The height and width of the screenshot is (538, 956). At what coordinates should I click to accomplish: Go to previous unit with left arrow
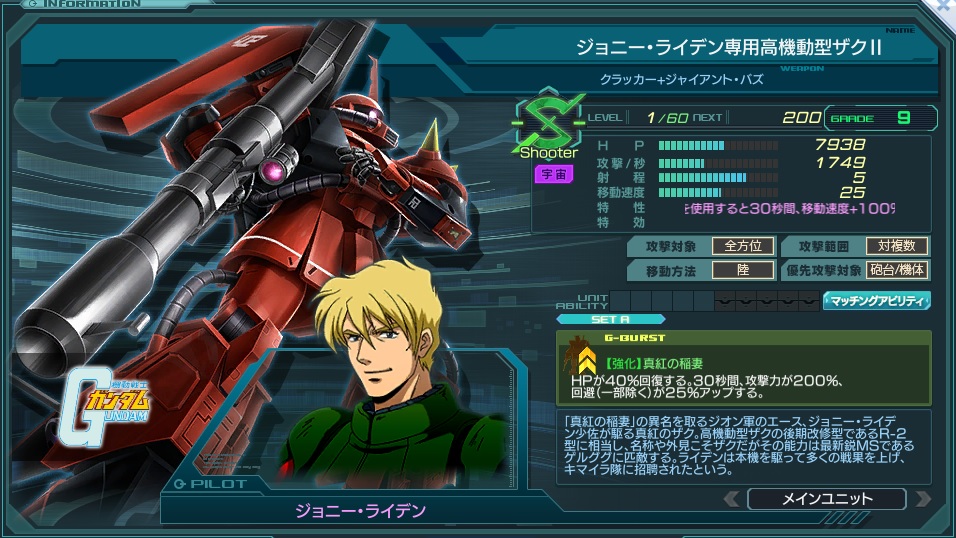coord(732,498)
